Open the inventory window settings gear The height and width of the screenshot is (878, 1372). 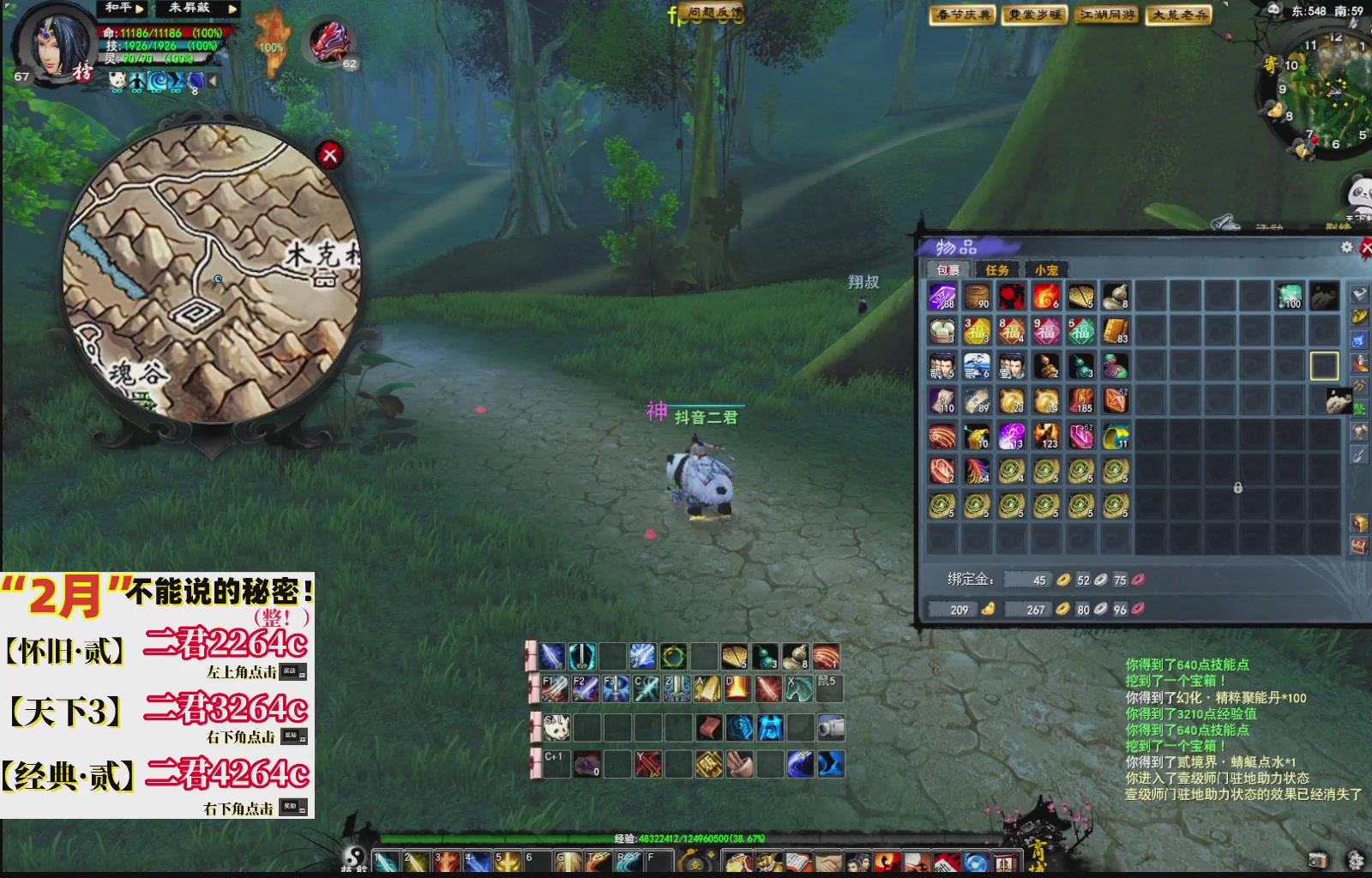pos(1347,248)
